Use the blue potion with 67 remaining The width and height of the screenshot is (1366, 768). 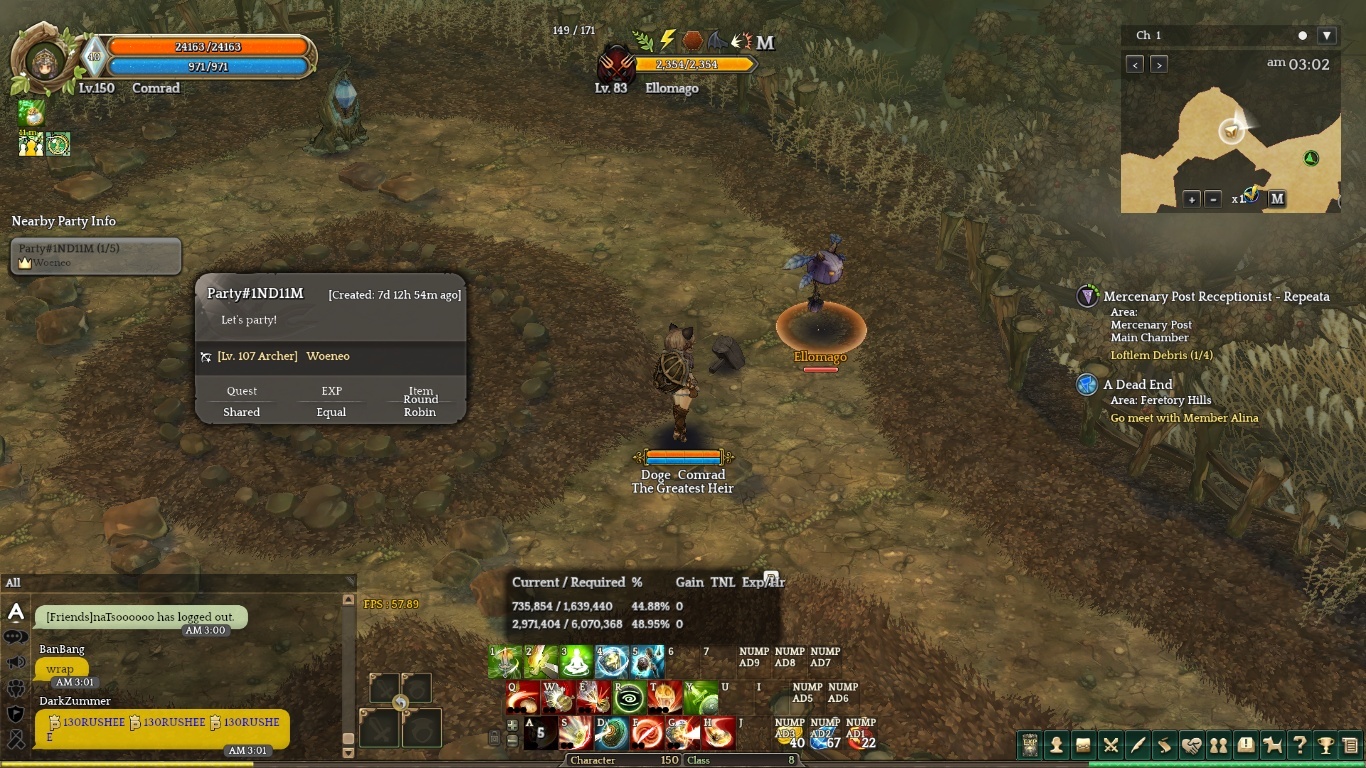(824, 738)
